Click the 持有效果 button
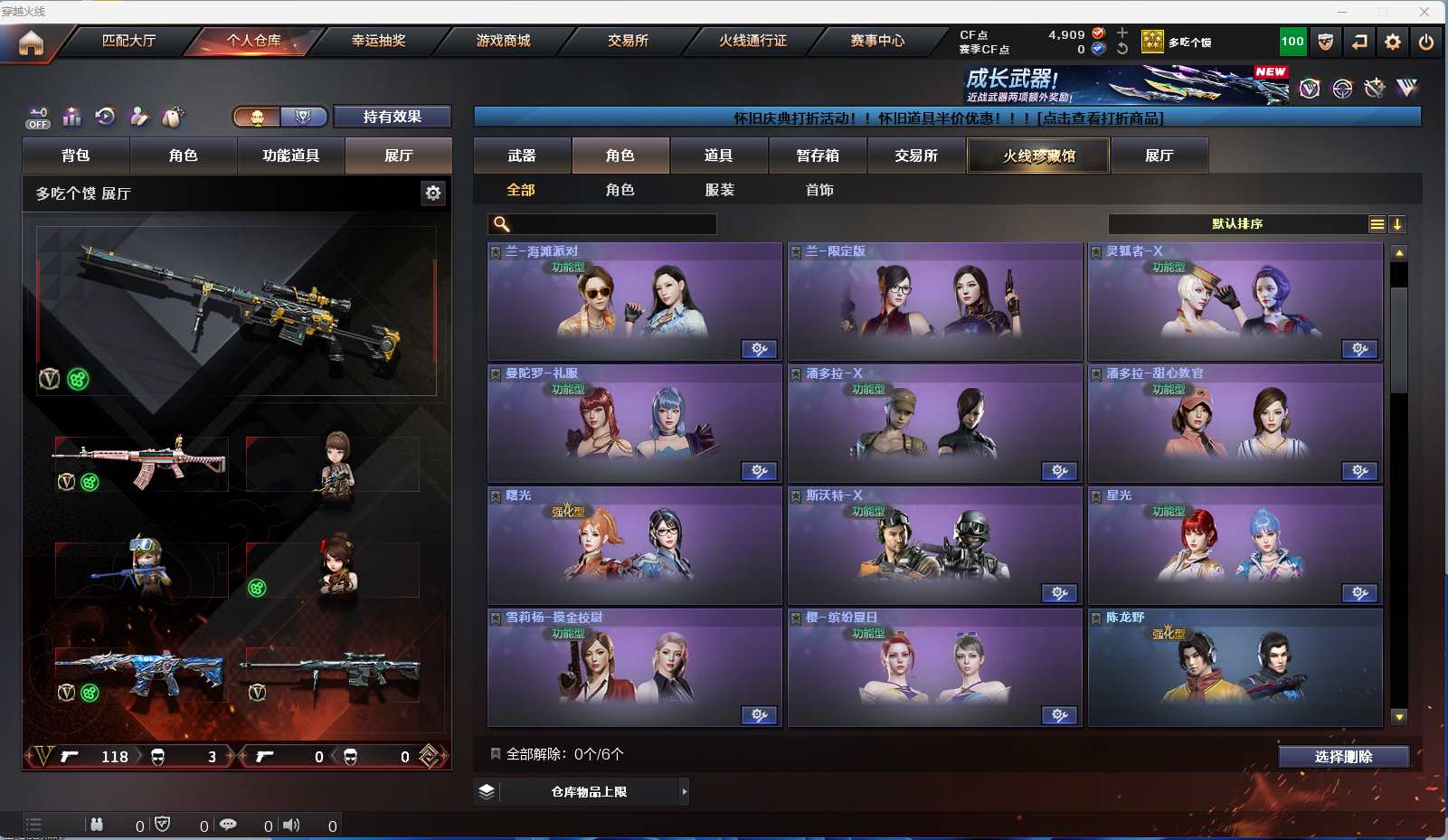Image resolution: width=1448 pixels, height=840 pixels. pyautogui.click(x=393, y=117)
